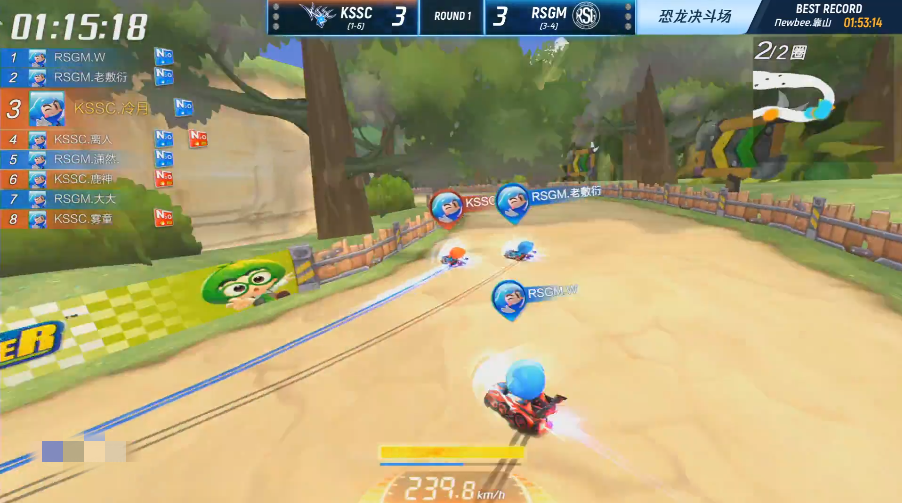902x503 pixels.
Task: Select first-place racer RSGM.W in the ranking list
Action: pos(80,57)
